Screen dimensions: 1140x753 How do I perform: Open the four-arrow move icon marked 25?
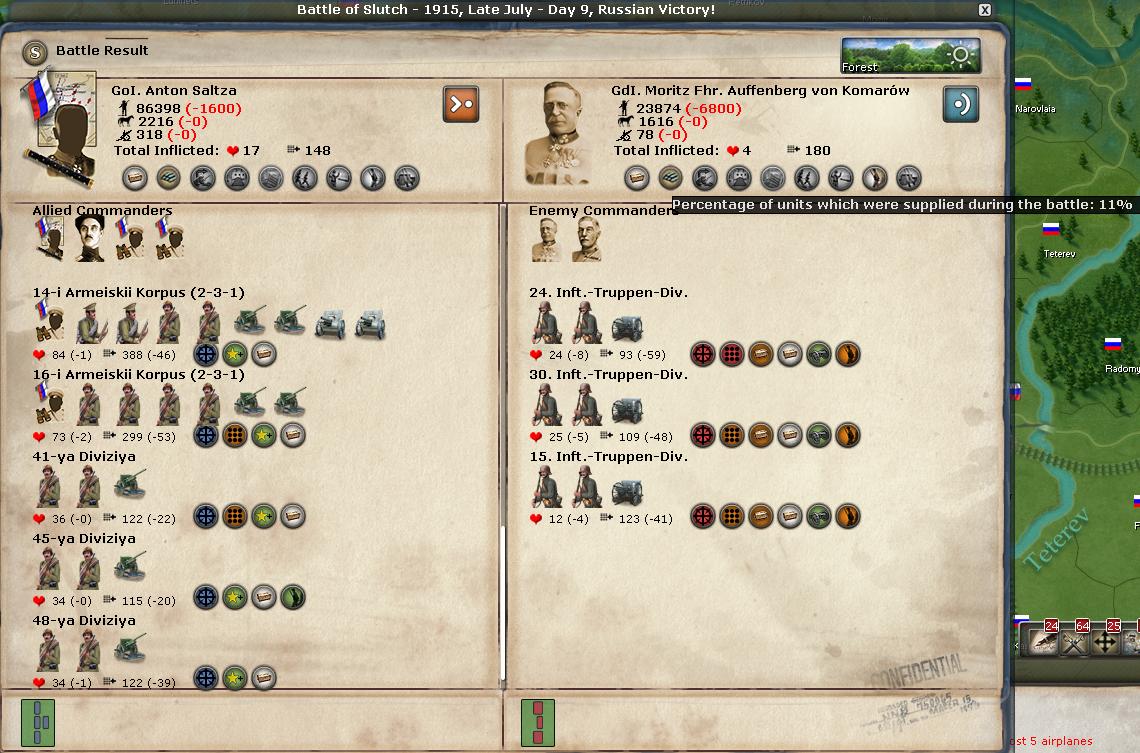coord(1106,641)
